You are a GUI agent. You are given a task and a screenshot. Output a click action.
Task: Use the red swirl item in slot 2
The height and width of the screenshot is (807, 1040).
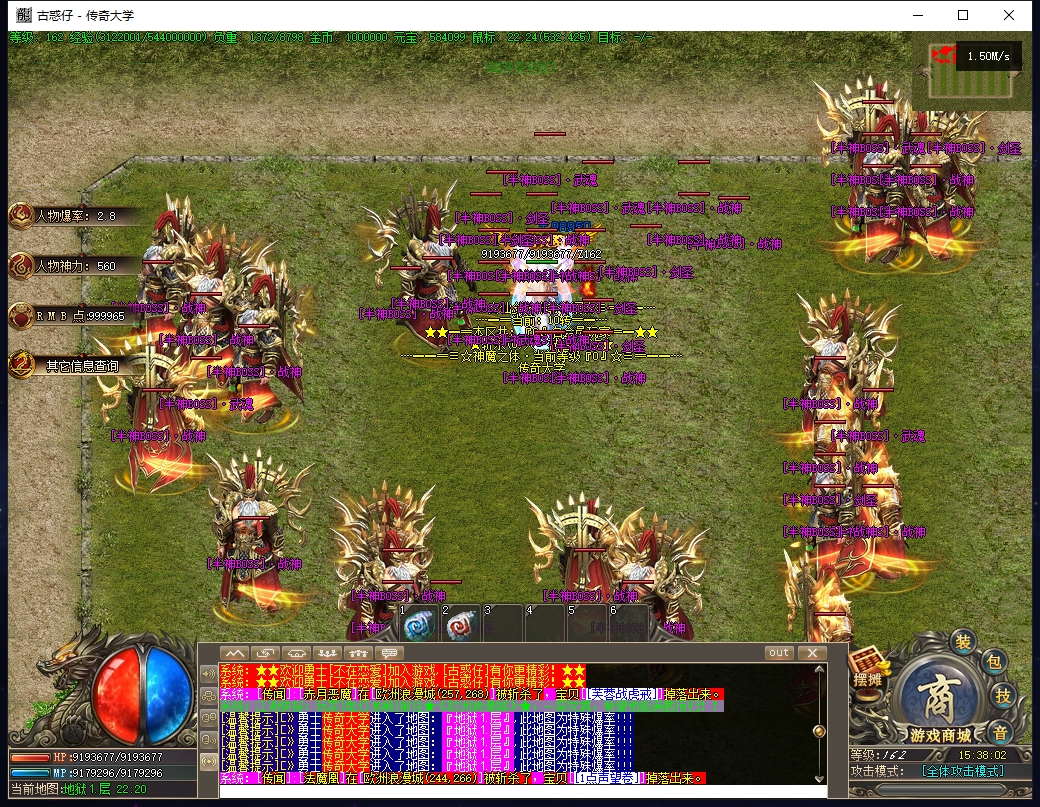click(460, 627)
